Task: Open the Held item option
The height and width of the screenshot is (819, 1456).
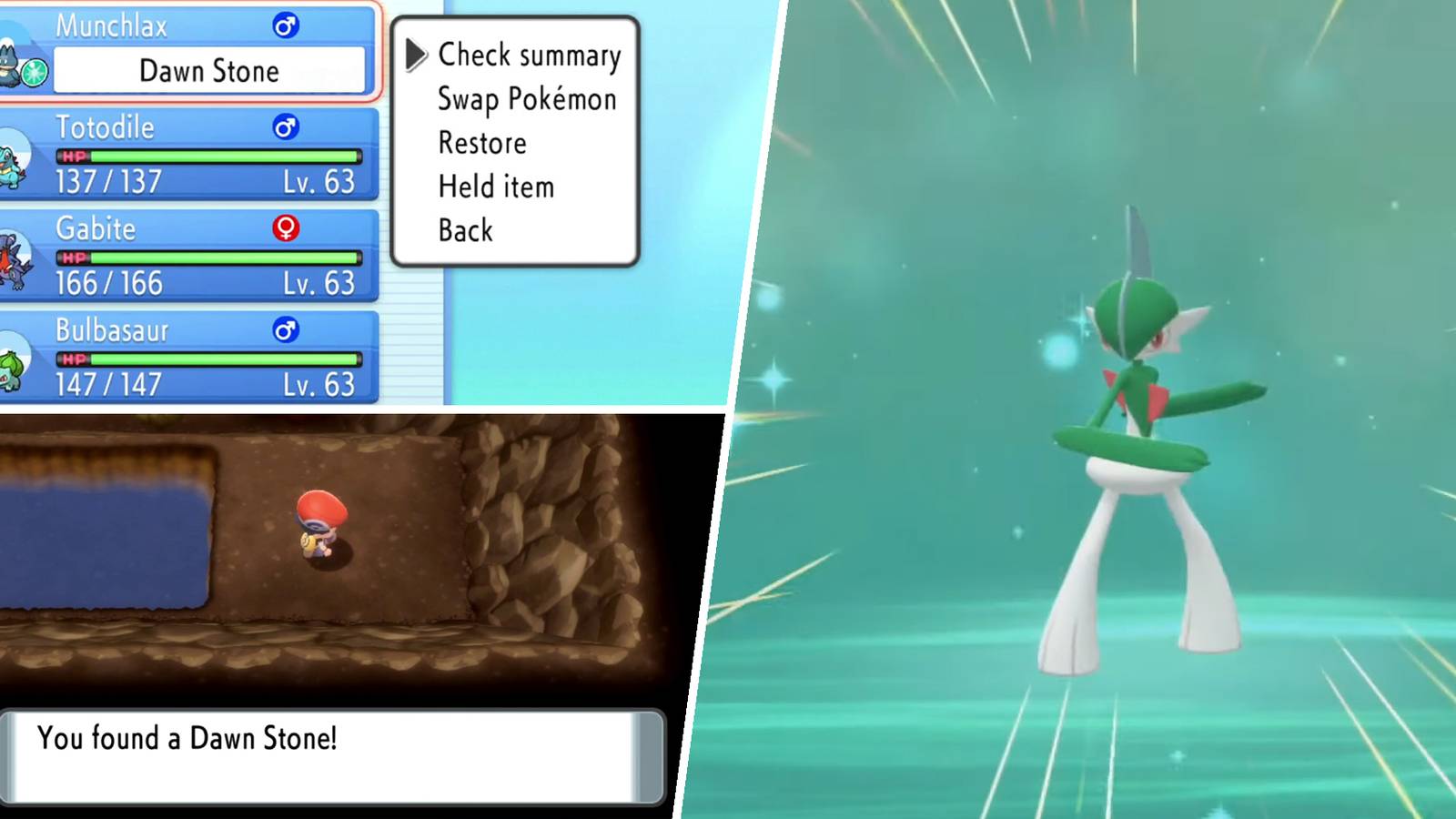Action: click(497, 187)
